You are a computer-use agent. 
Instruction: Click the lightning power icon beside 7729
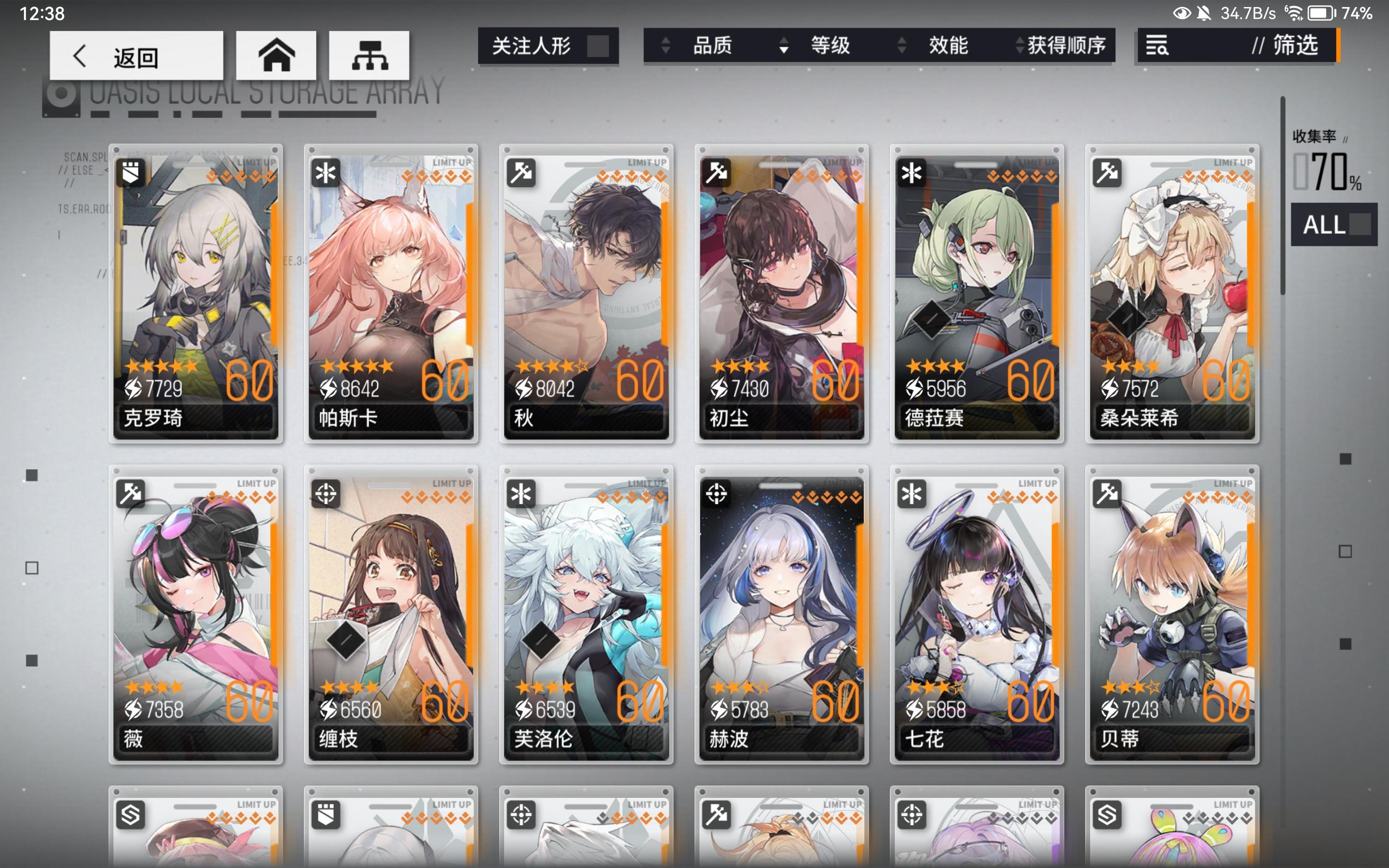tap(133, 388)
